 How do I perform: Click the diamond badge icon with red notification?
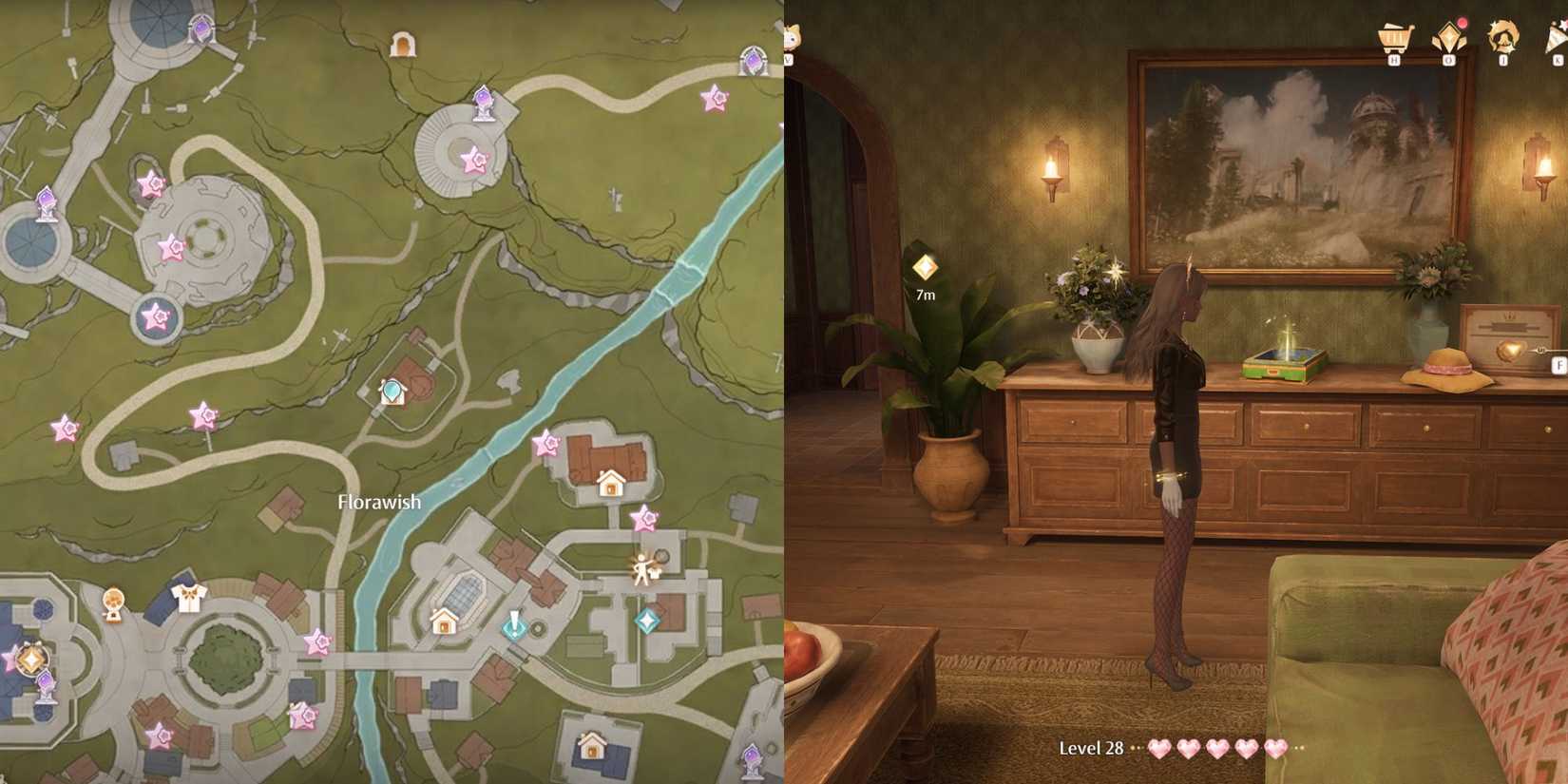tap(1448, 36)
